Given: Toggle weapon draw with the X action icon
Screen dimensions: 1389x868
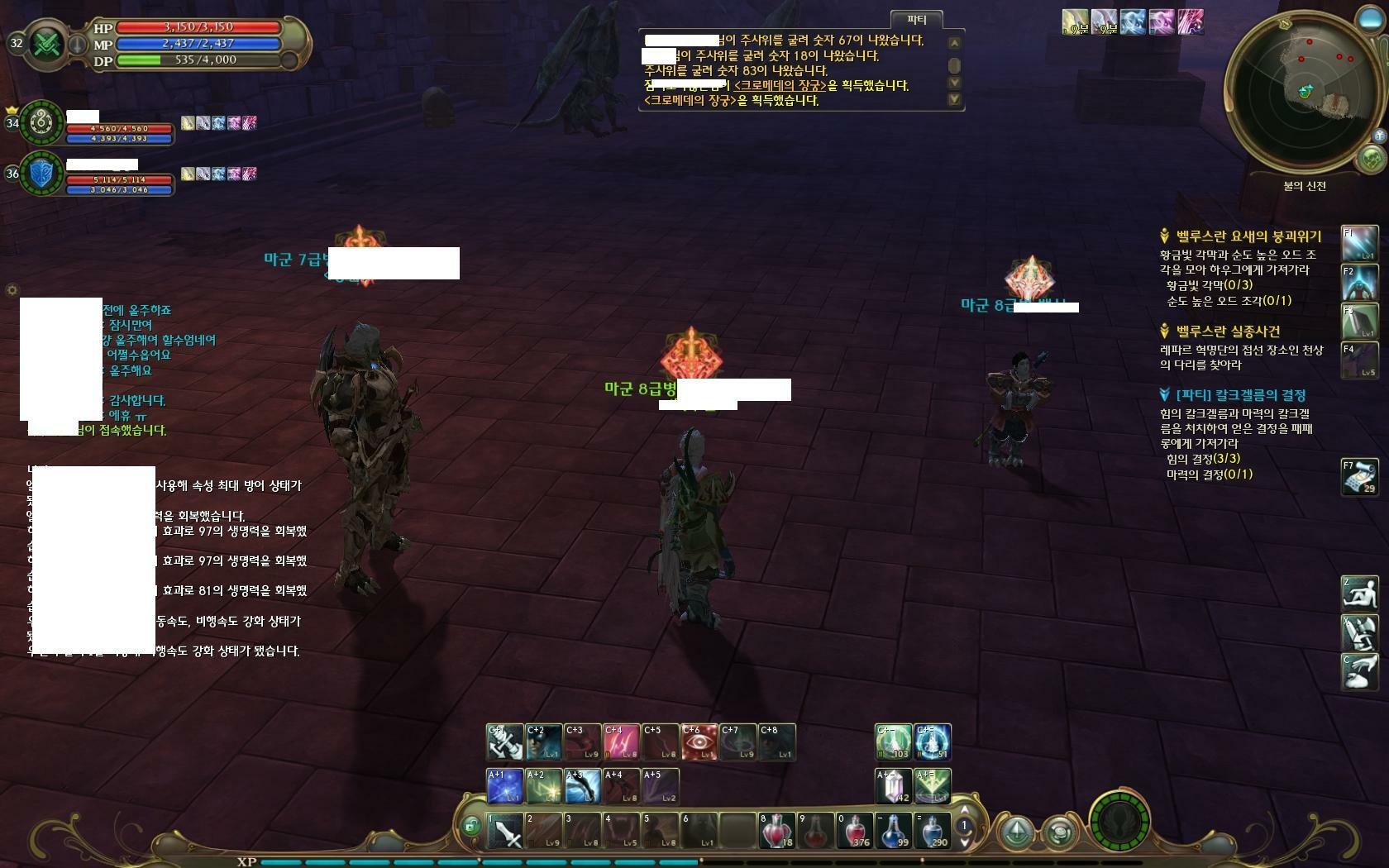Looking at the screenshot, I should tap(1359, 632).
